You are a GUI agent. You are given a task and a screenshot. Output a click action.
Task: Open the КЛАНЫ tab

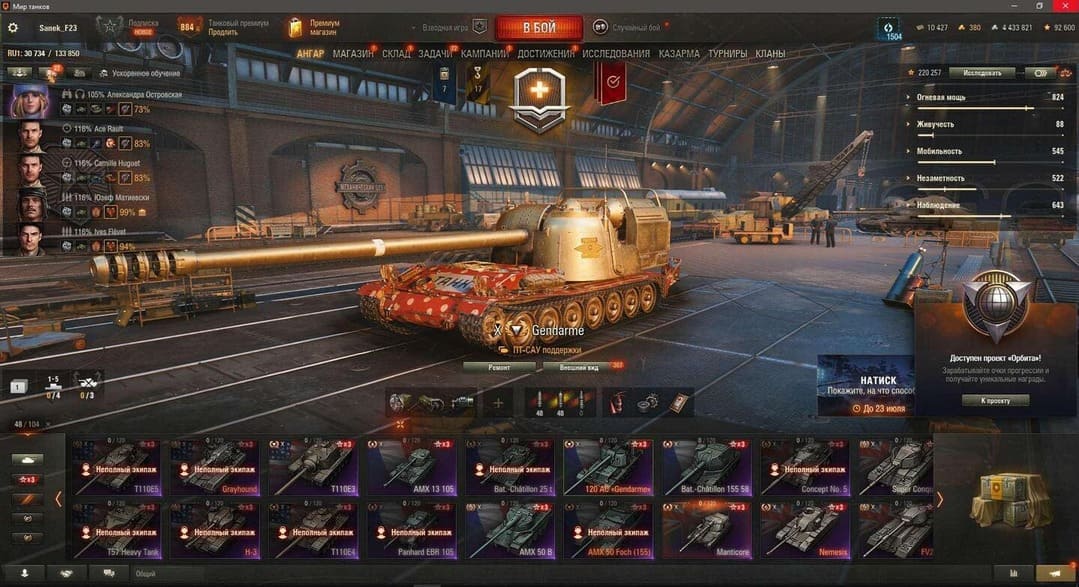[770, 54]
